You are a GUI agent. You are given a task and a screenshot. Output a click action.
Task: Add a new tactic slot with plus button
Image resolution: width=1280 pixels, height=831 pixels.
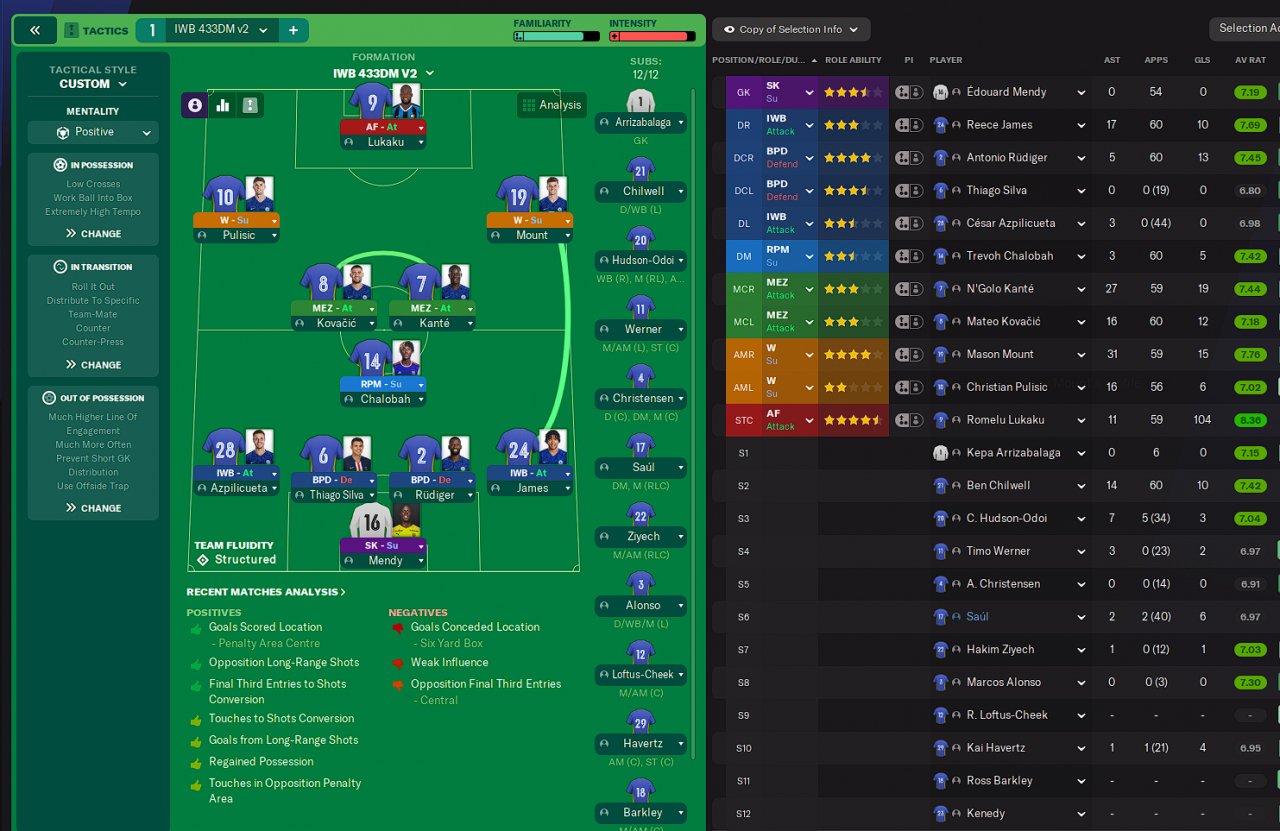[x=293, y=30]
